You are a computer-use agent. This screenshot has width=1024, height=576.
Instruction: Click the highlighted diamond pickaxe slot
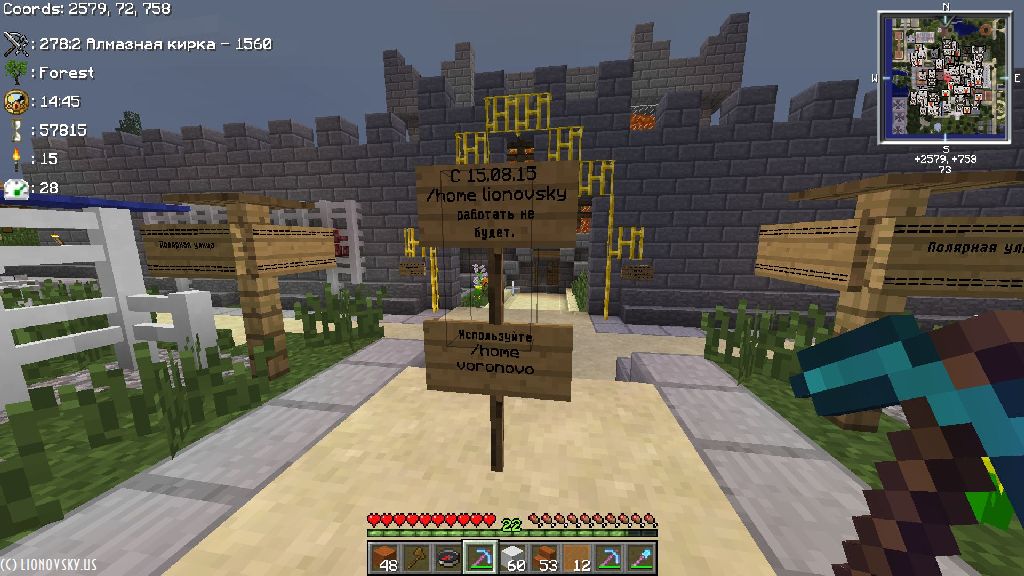point(480,558)
